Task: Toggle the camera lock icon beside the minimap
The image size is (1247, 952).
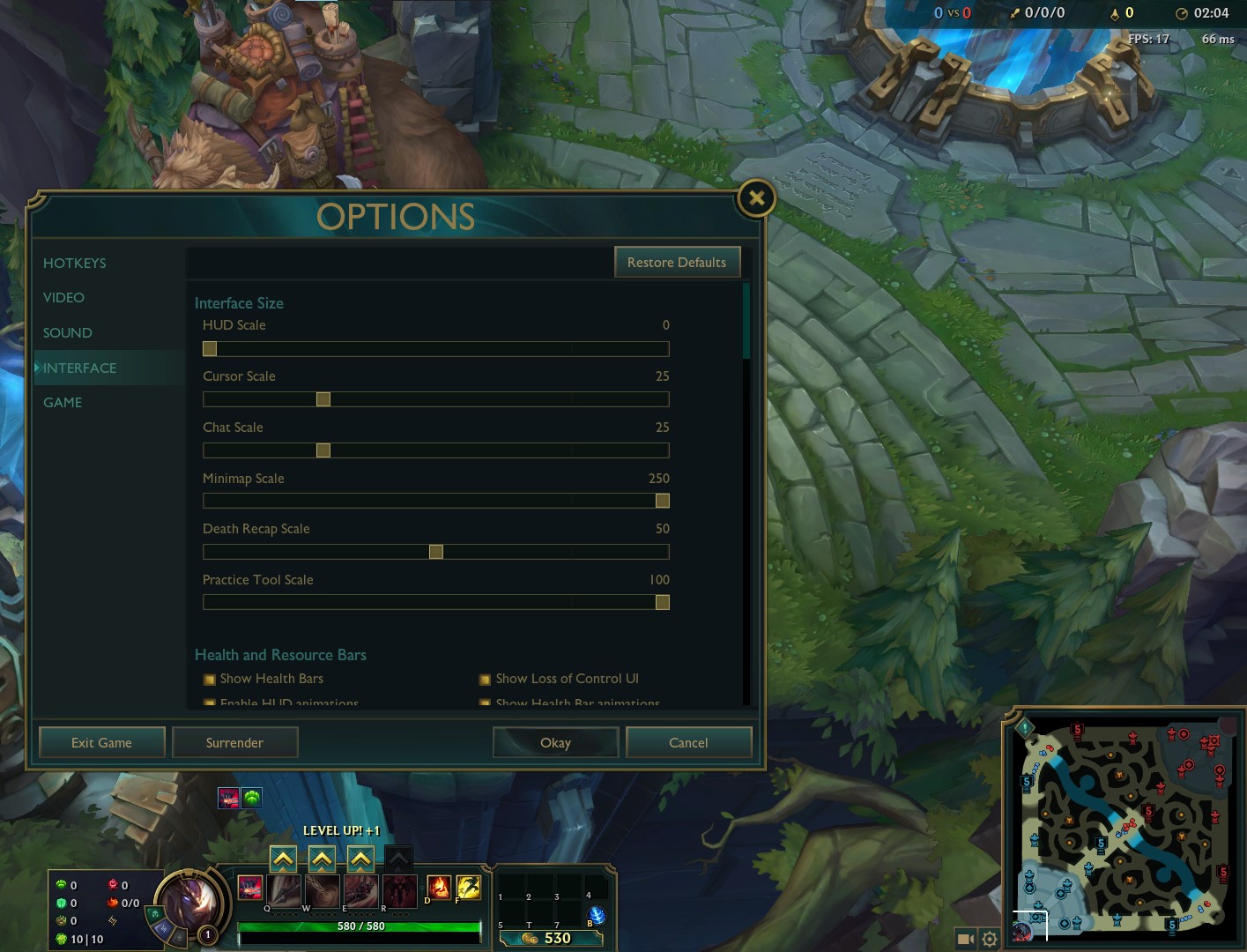Action: 966,940
